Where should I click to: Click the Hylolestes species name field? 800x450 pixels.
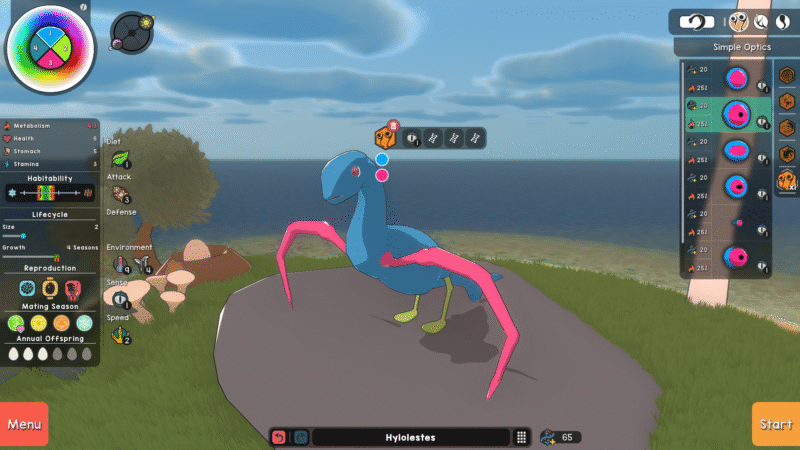click(412, 437)
